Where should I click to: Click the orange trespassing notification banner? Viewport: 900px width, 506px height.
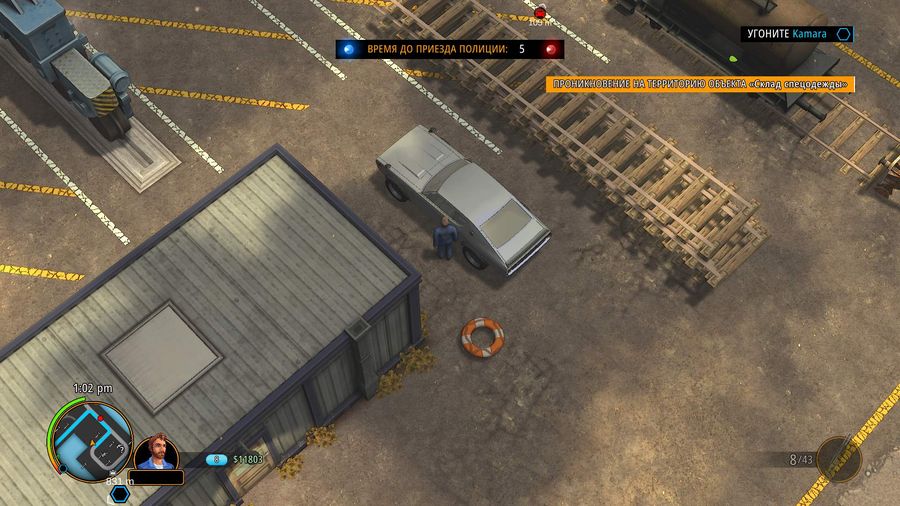pos(700,85)
